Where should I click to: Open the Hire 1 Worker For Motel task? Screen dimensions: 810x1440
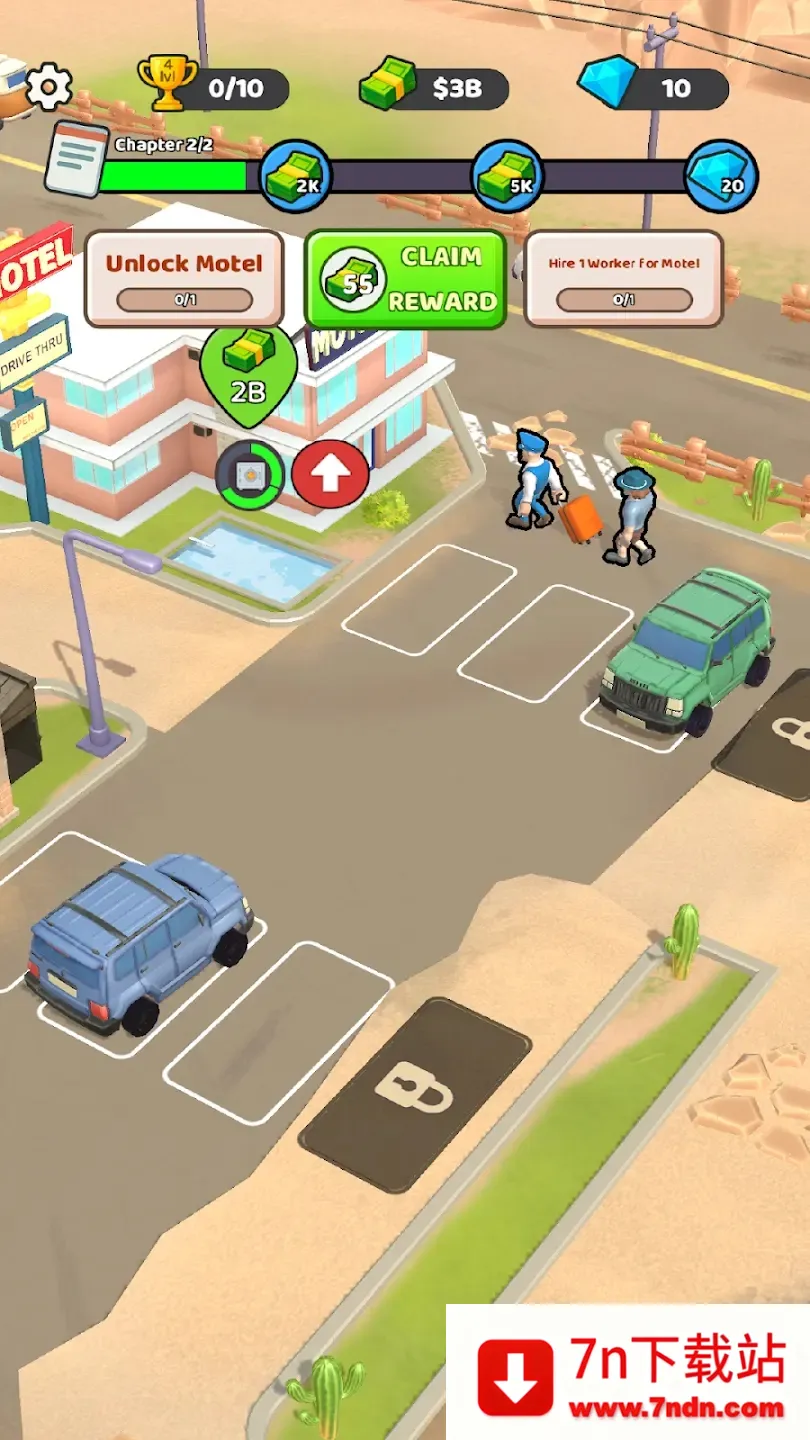[623, 279]
